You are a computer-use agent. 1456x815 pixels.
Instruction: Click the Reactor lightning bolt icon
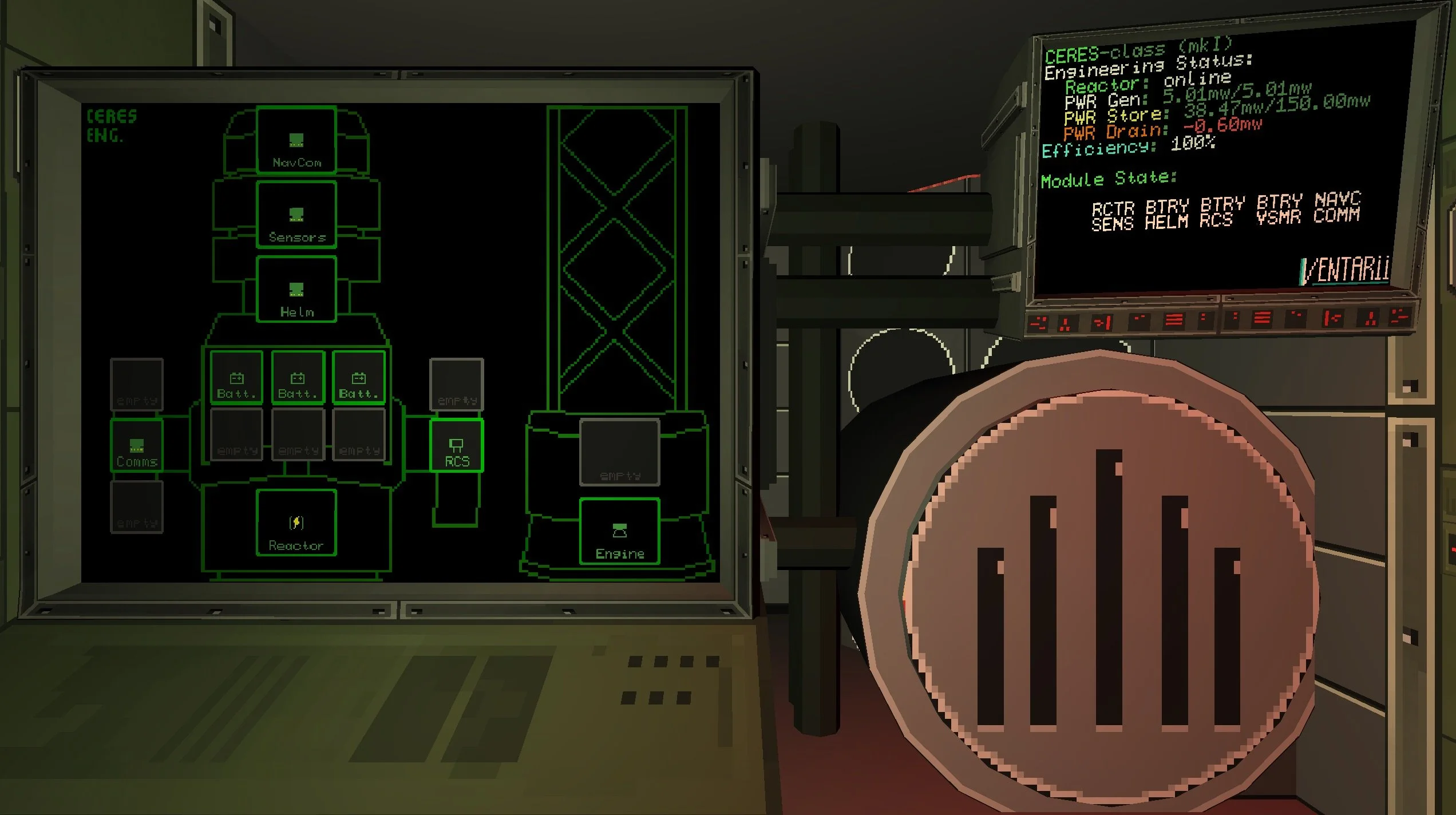point(296,523)
